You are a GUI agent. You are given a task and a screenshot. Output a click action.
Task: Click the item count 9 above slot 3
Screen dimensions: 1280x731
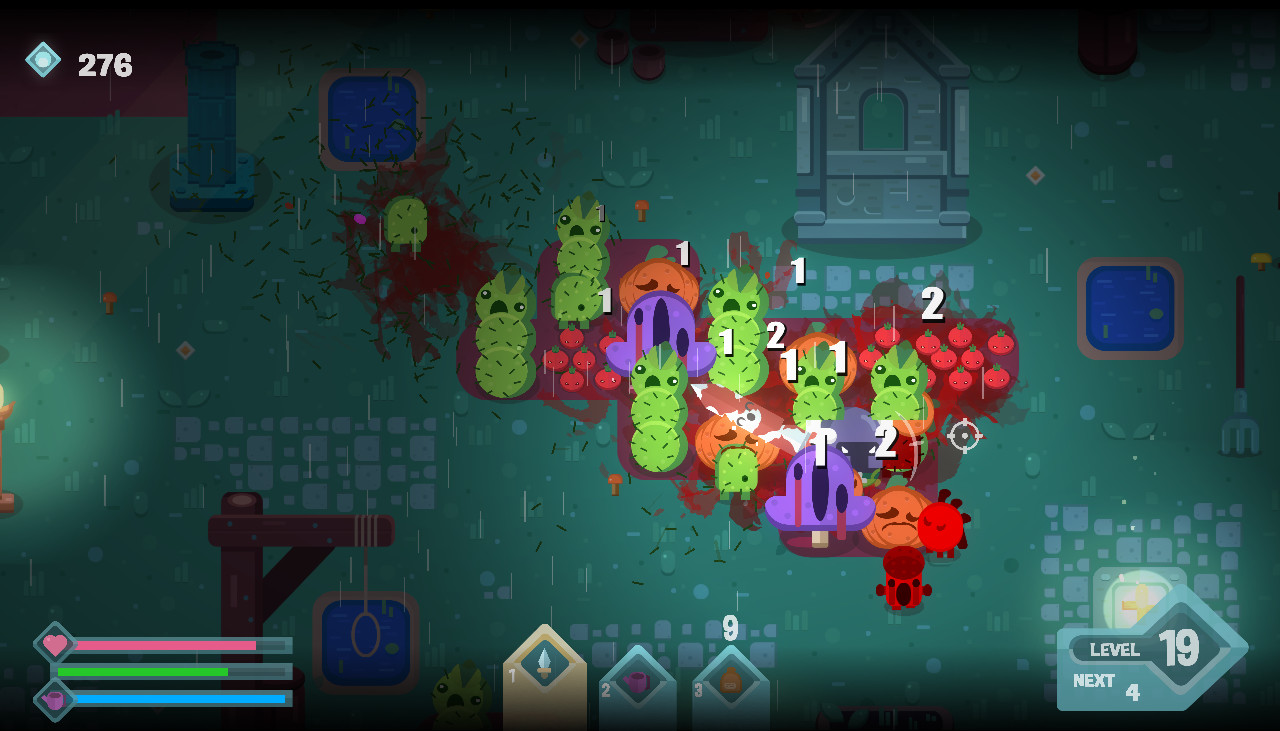pyautogui.click(x=729, y=629)
